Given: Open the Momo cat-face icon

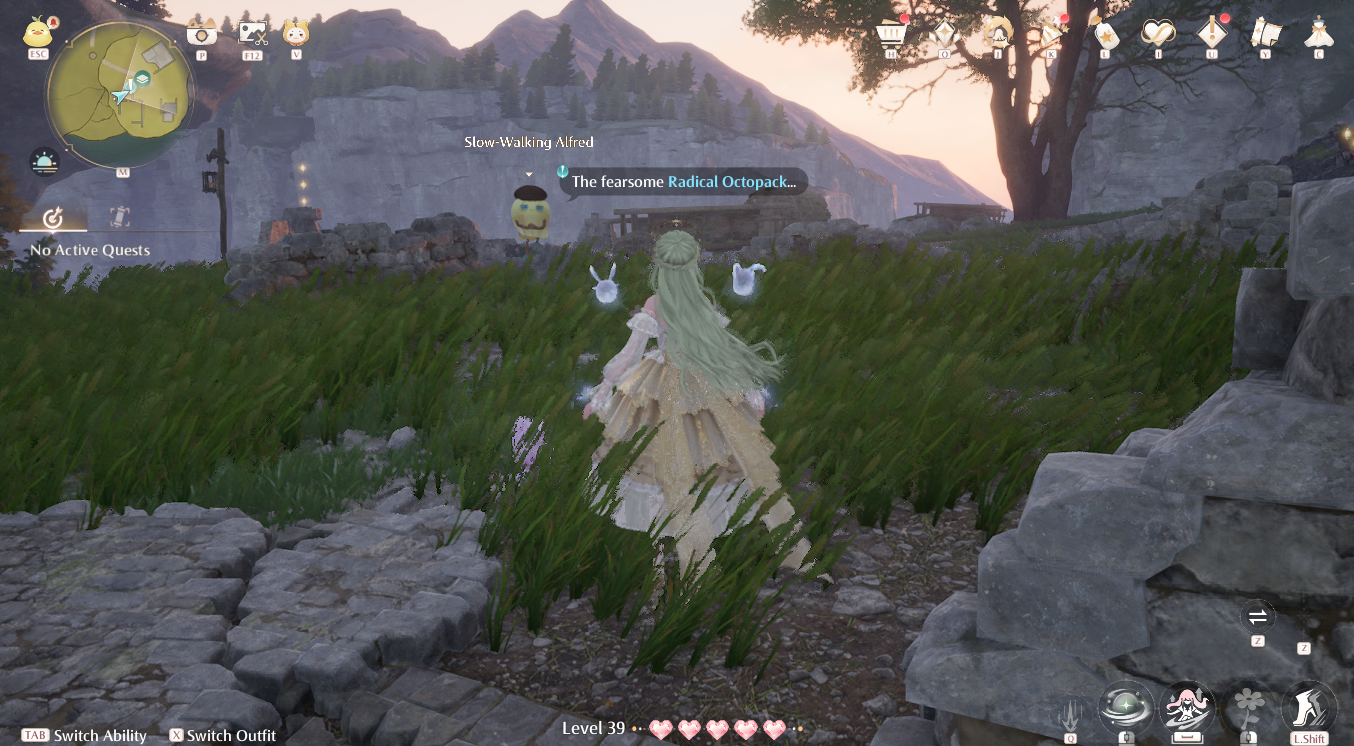Looking at the screenshot, I should click(x=296, y=33).
